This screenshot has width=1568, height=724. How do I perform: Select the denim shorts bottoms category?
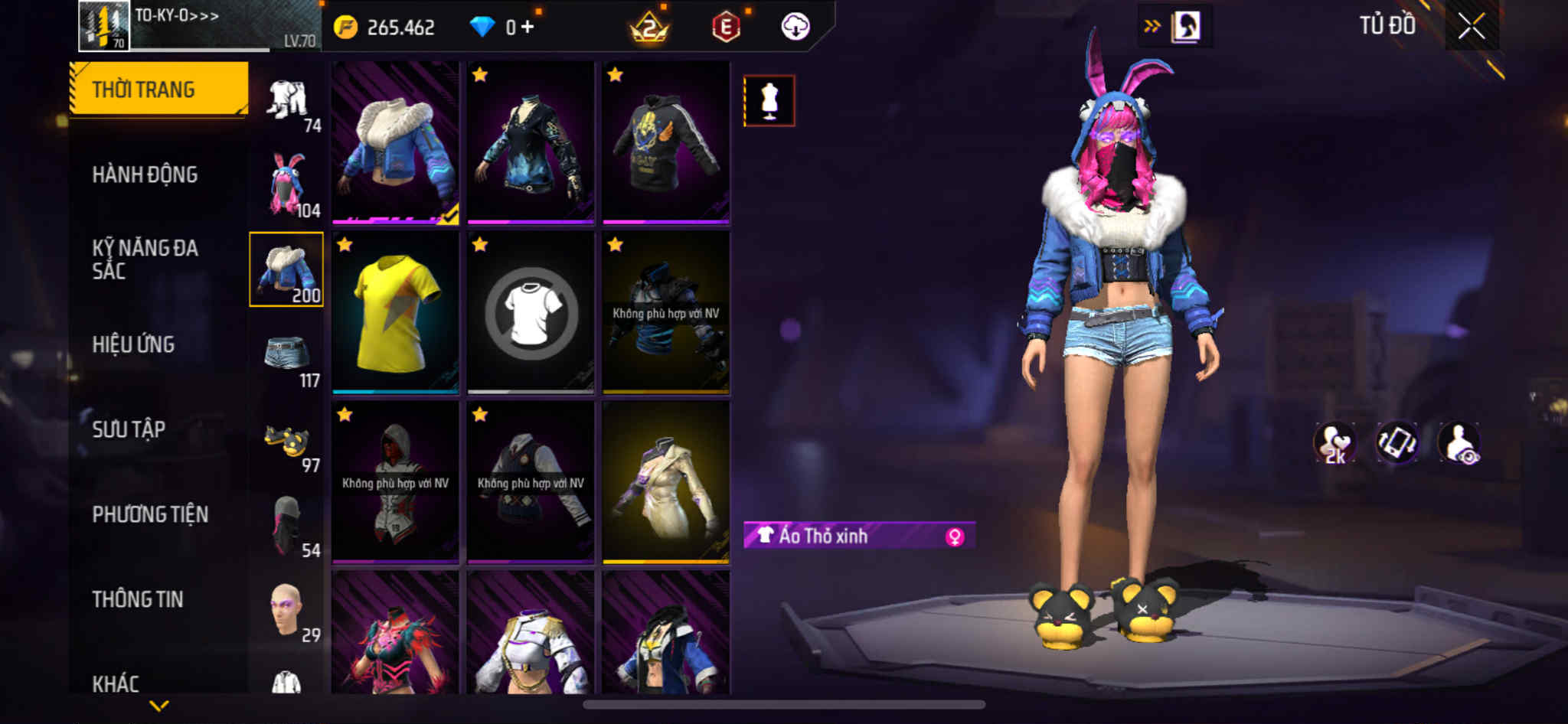(x=287, y=355)
